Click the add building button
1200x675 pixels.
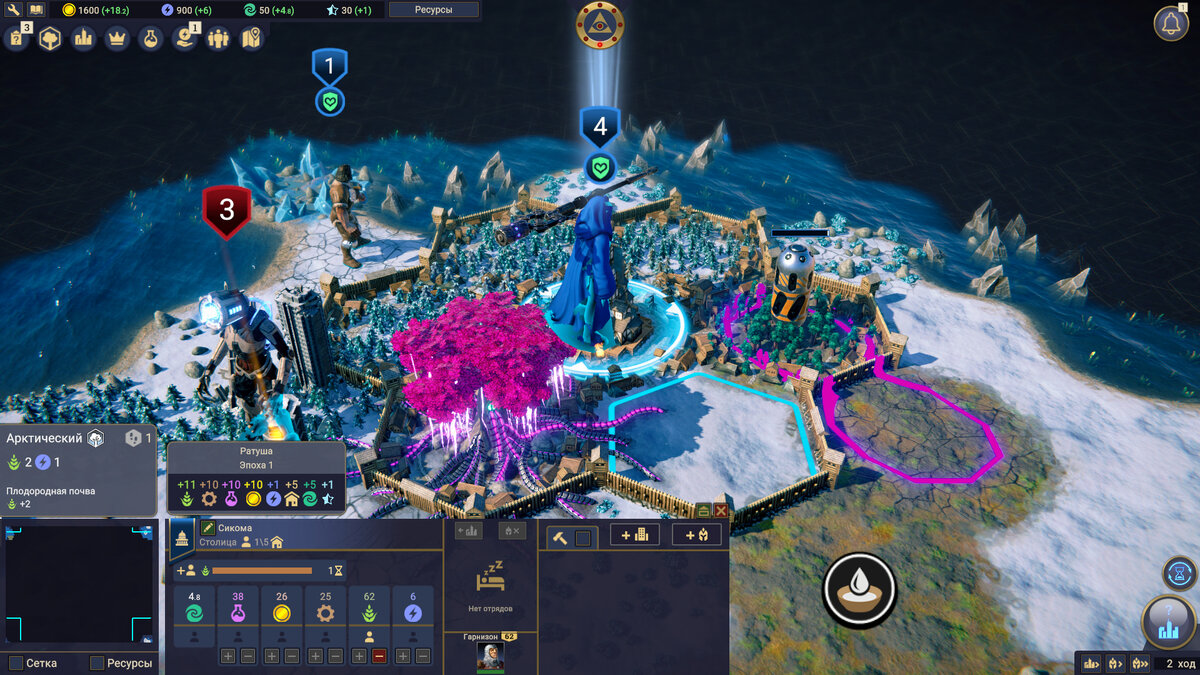635,535
